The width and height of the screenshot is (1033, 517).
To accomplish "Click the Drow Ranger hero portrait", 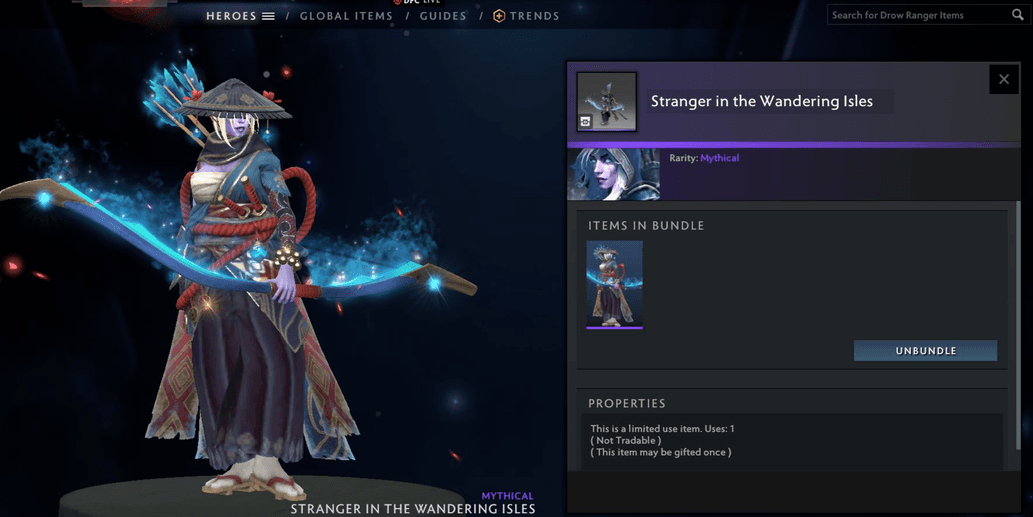I will (x=614, y=174).
